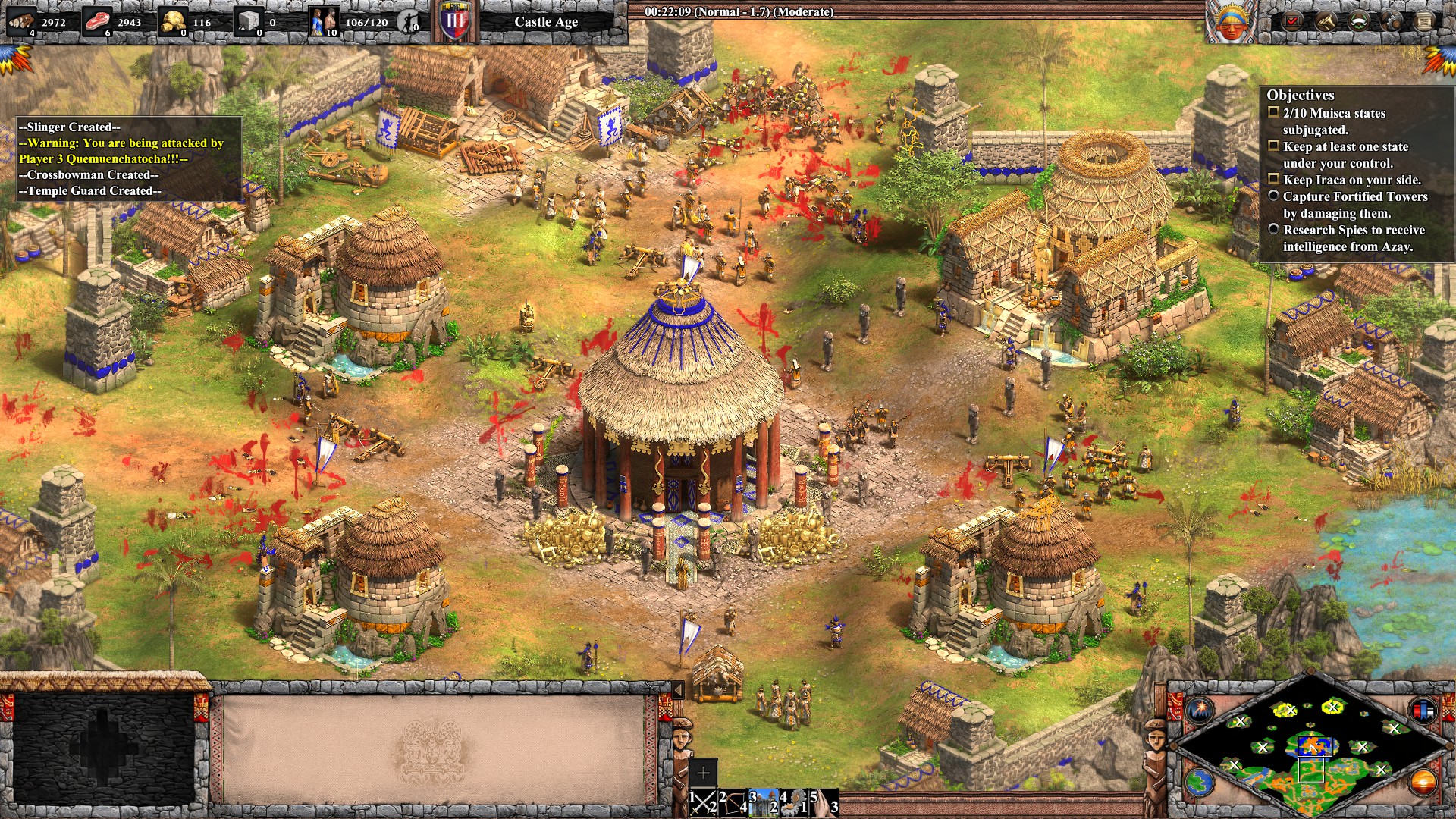
Task: Click the sunset minimap mode button
Action: [x=1423, y=782]
